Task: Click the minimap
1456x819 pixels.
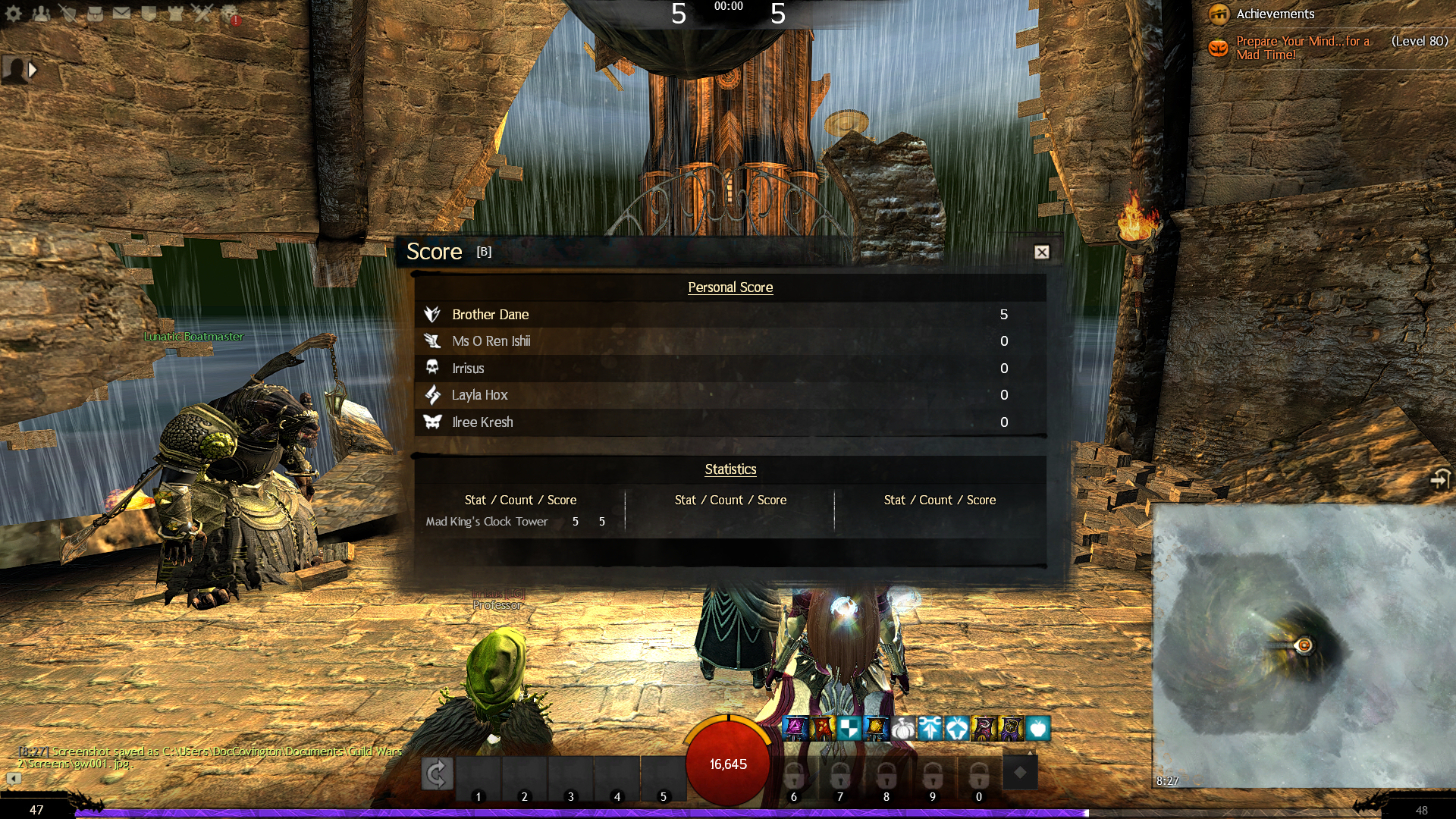Action: coord(1303,645)
